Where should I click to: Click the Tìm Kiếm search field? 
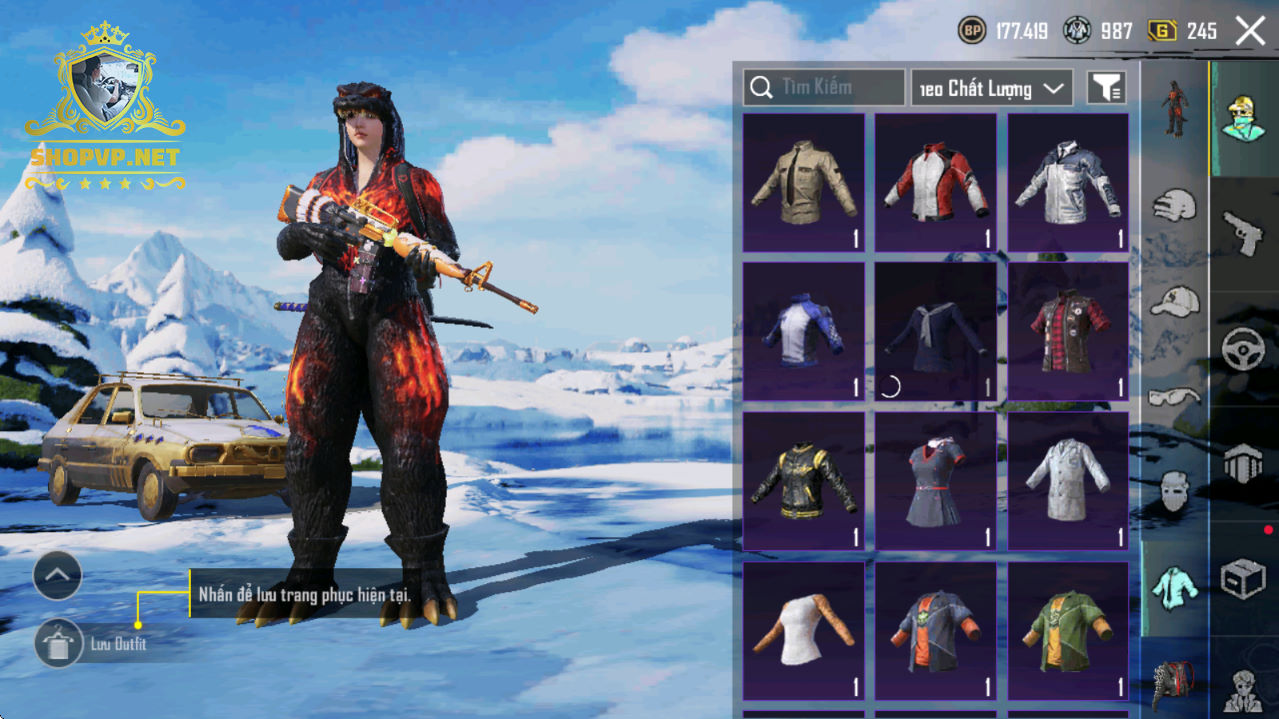coord(823,88)
